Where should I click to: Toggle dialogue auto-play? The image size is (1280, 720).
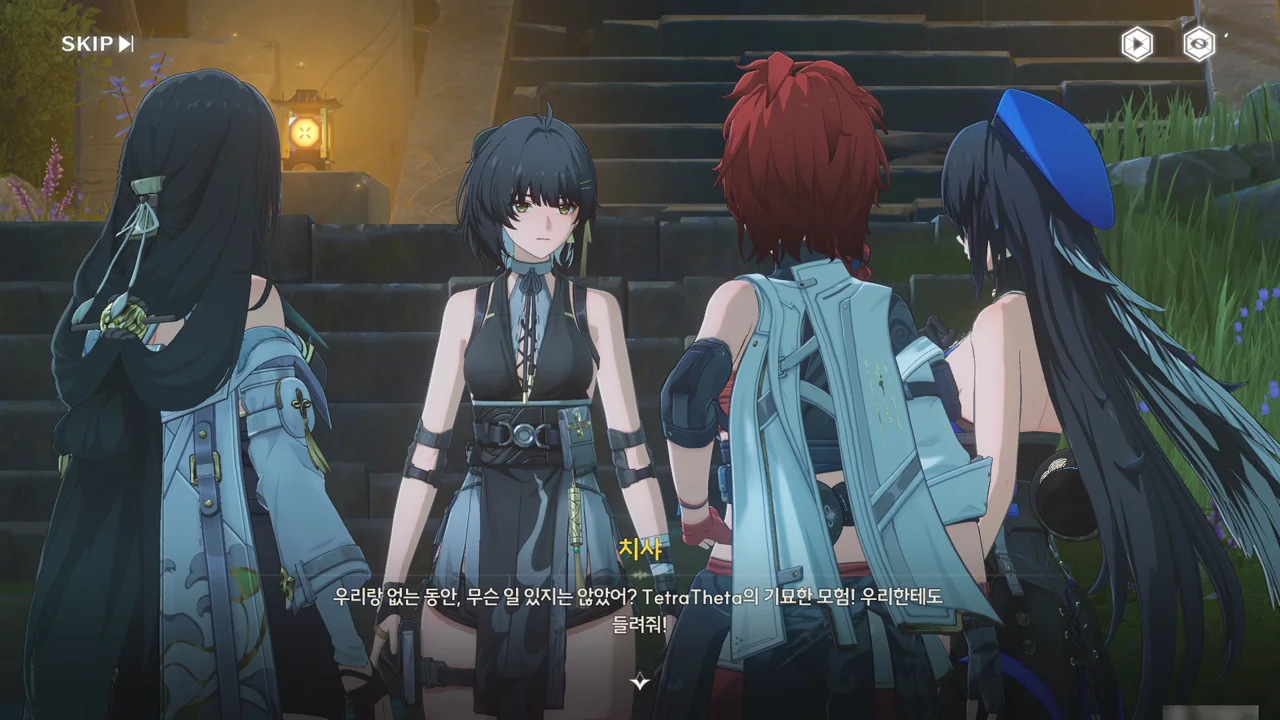click(1136, 44)
